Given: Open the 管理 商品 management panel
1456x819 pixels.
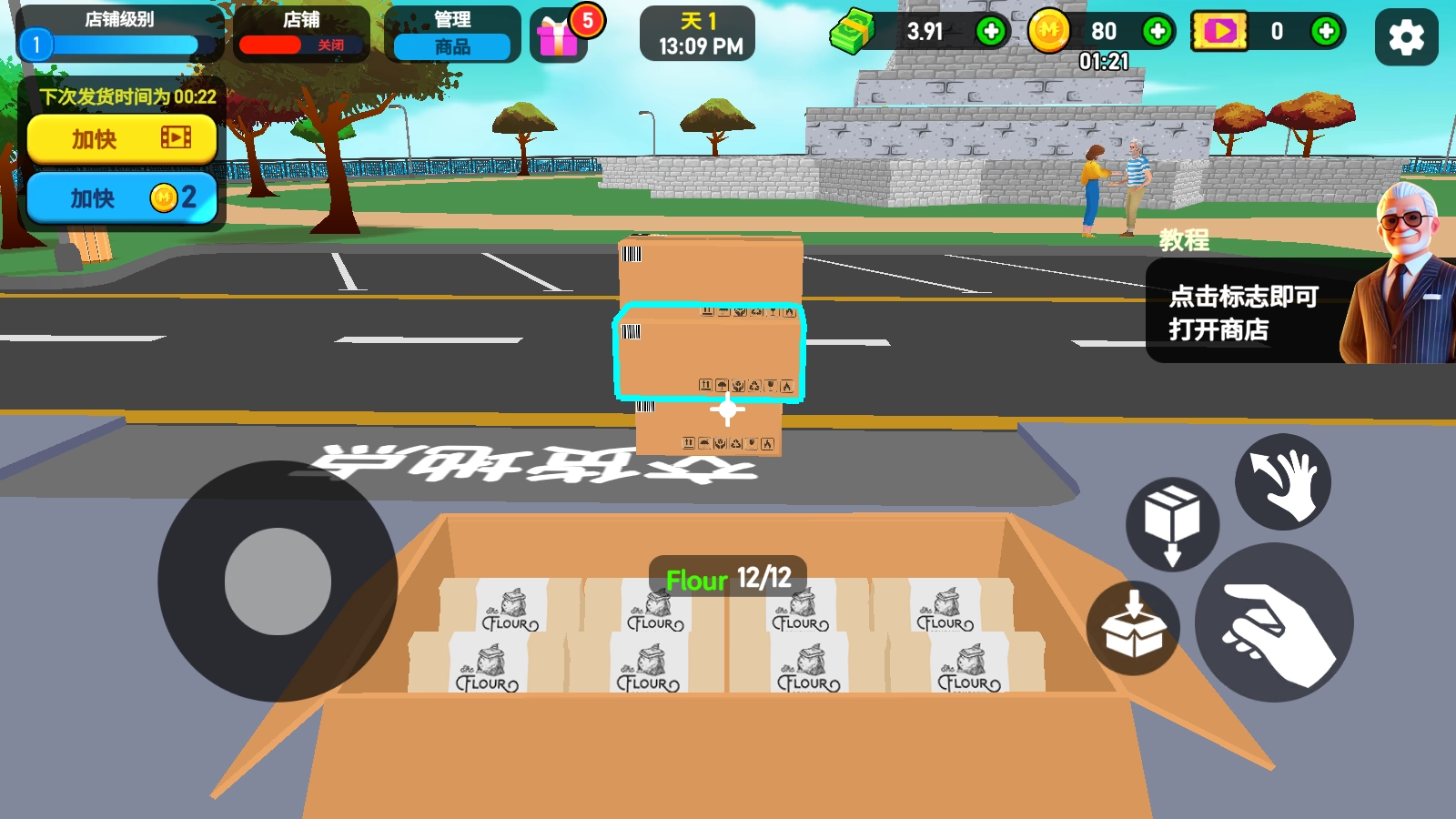Looking at the screenshot, I should click(x=452, y=35).
